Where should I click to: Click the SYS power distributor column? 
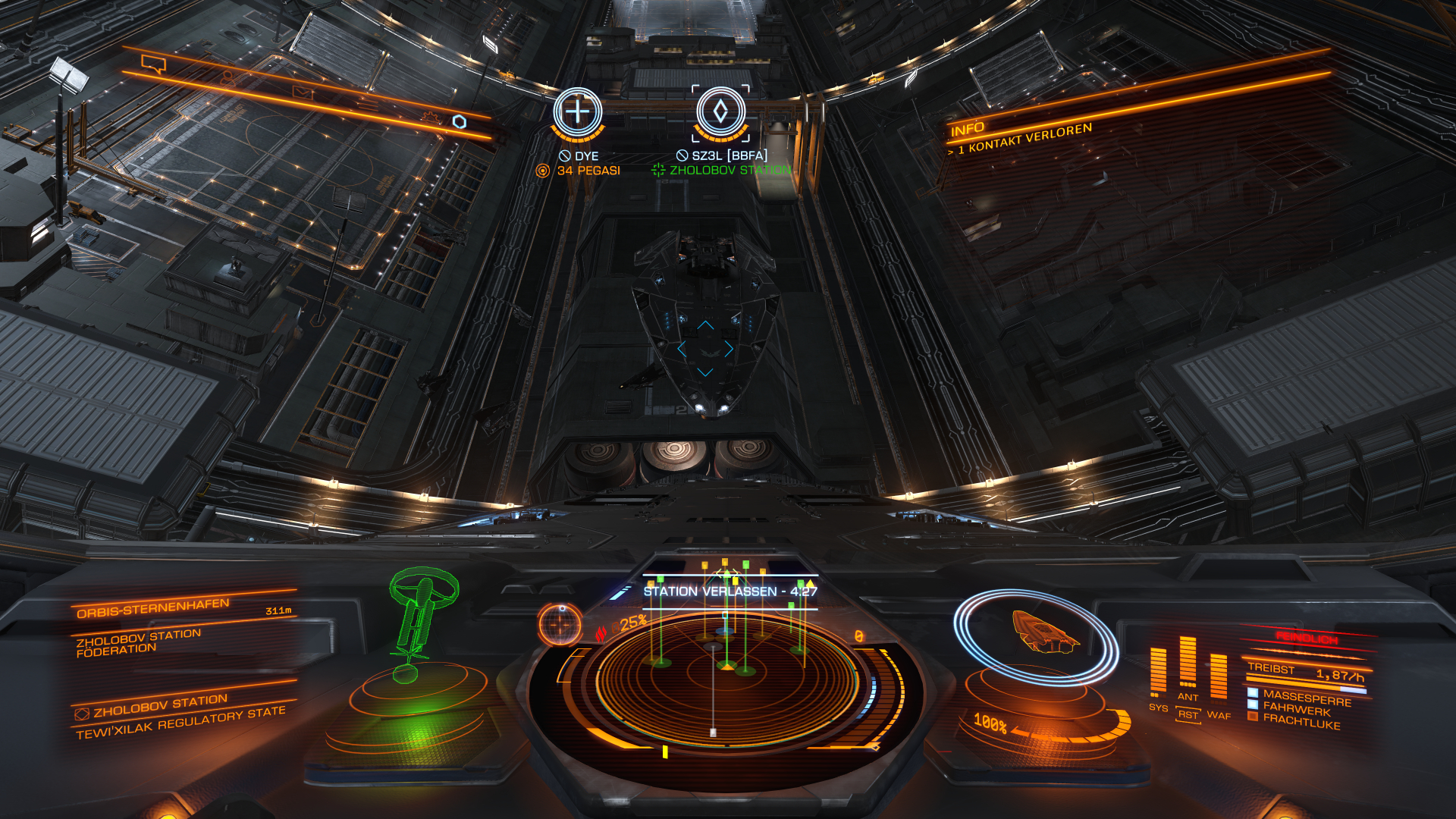[1158, 671]
